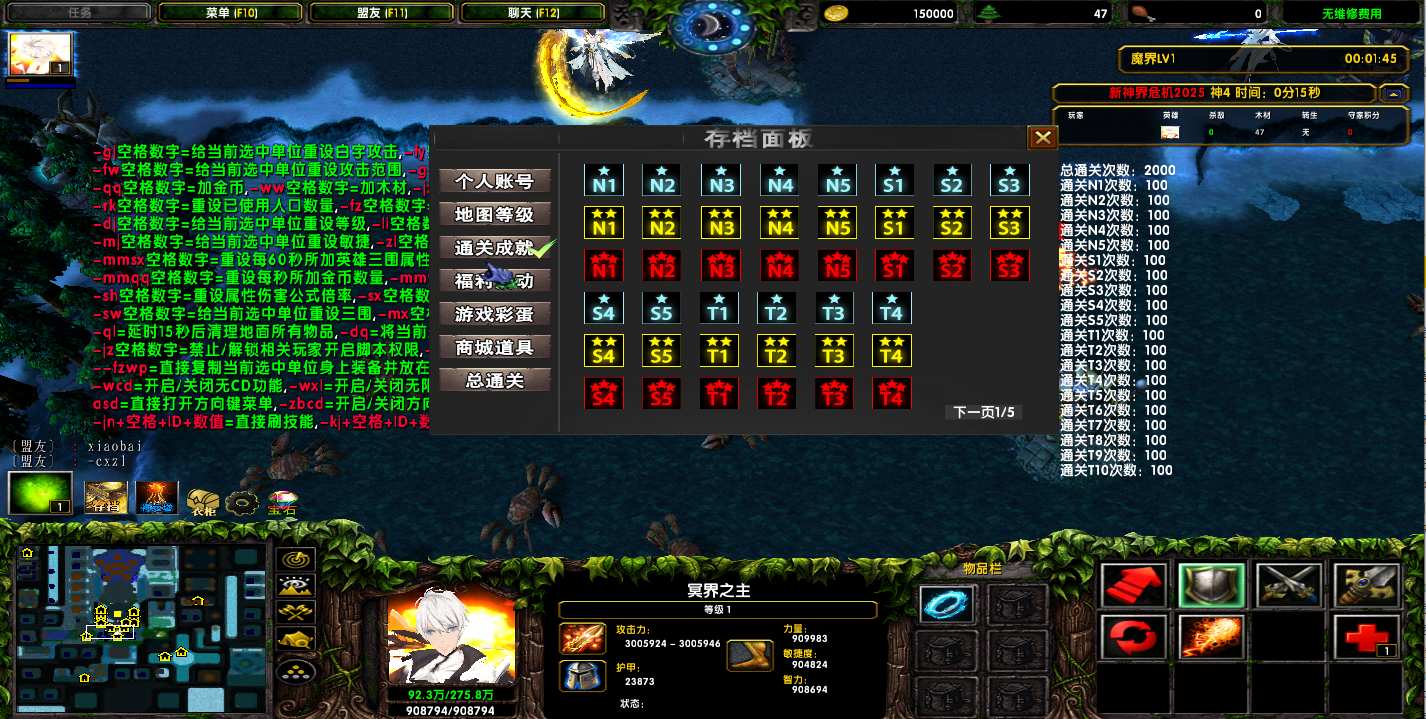The width and height of the screenshot is (1426, 719).
Task: Open the 存档 save icon above the minimap
Action: coord(105,497)
